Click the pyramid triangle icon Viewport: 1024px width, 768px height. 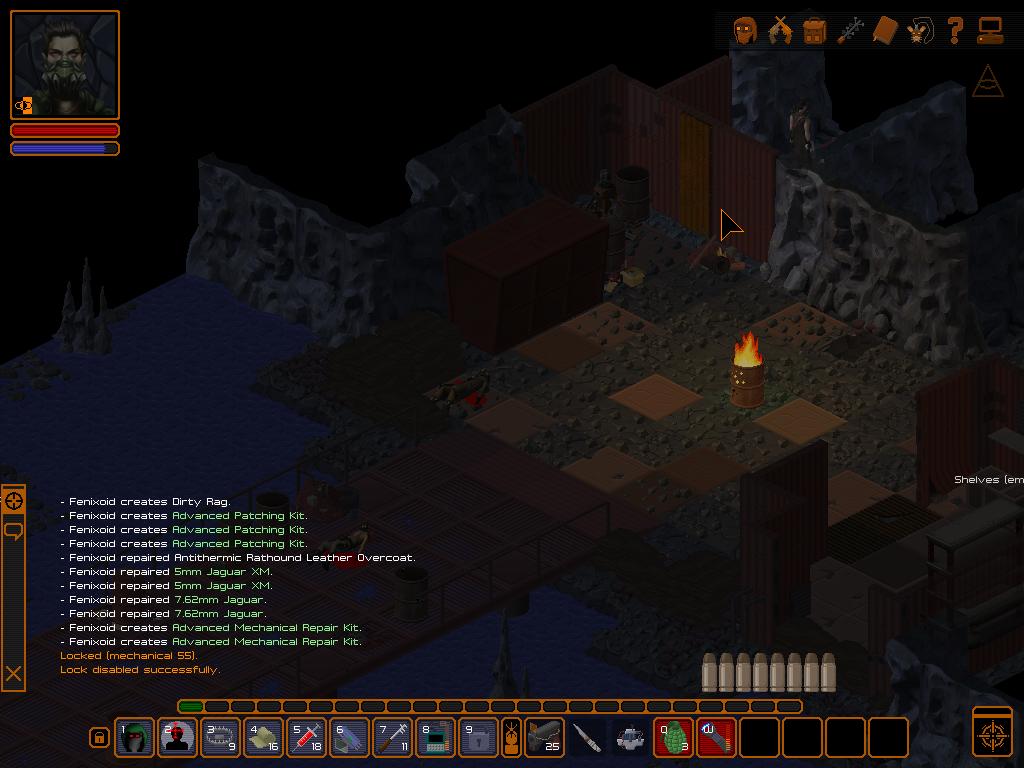(x=988, y=82)
